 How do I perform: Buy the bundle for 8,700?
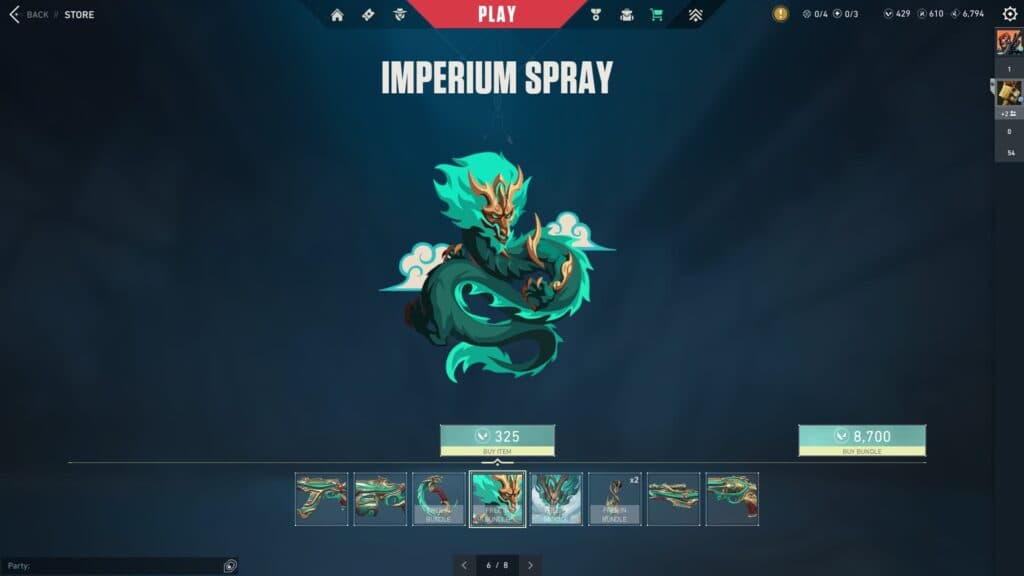click(861, 440)
